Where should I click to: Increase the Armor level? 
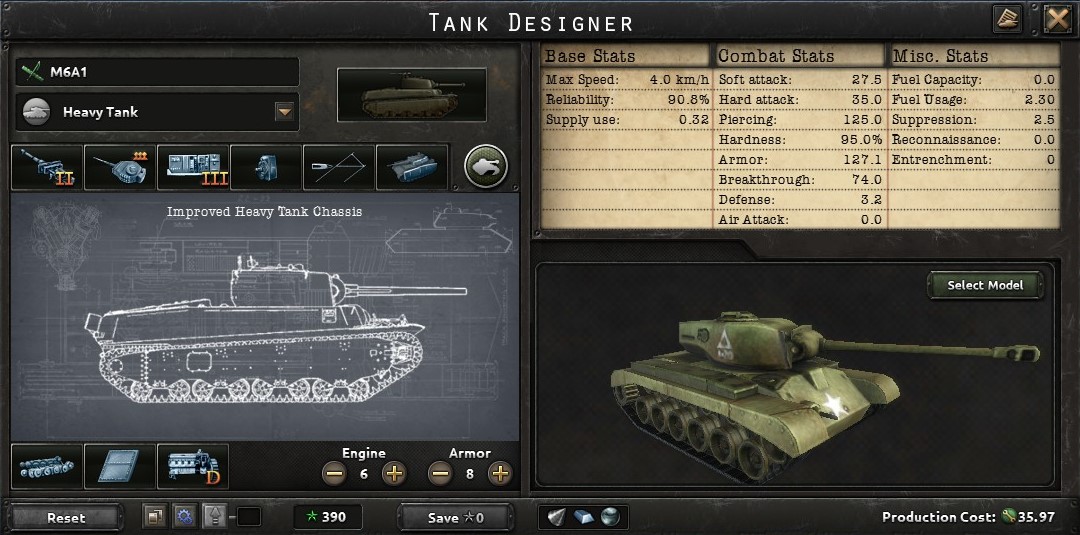click(x=500, y=473)
